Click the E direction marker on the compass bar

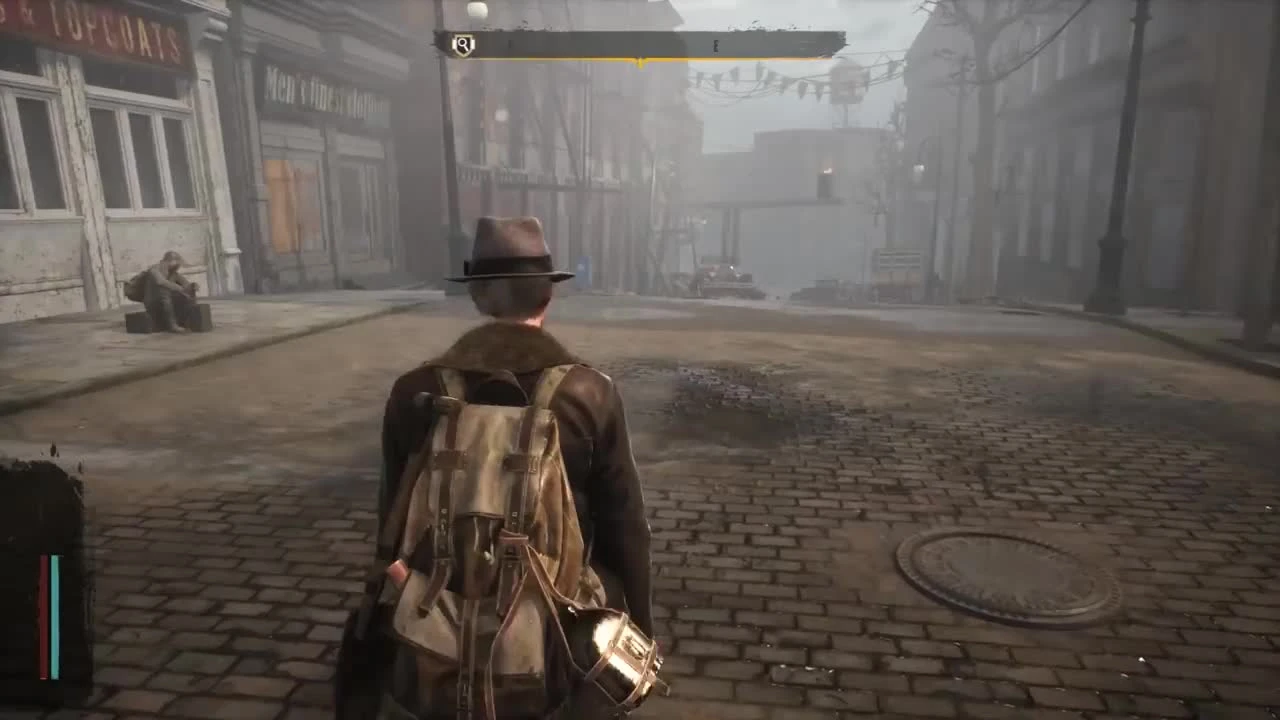[x=715, y=44]
